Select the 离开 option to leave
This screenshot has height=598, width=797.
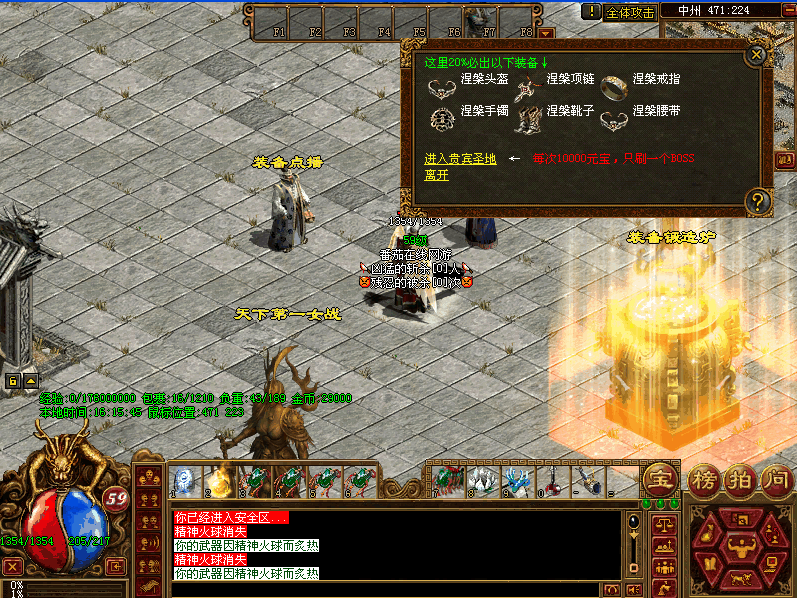click(x=436, y=175)
